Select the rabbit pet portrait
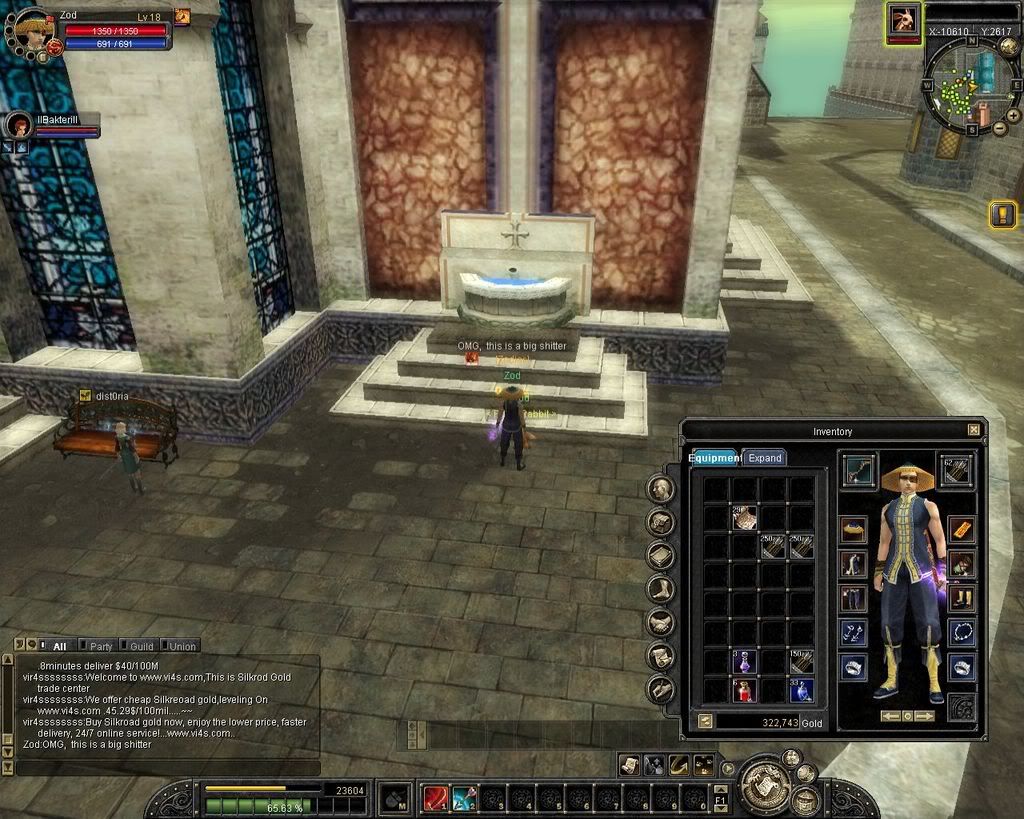This screenshot has height=819, width=1024. coord(903,22)
